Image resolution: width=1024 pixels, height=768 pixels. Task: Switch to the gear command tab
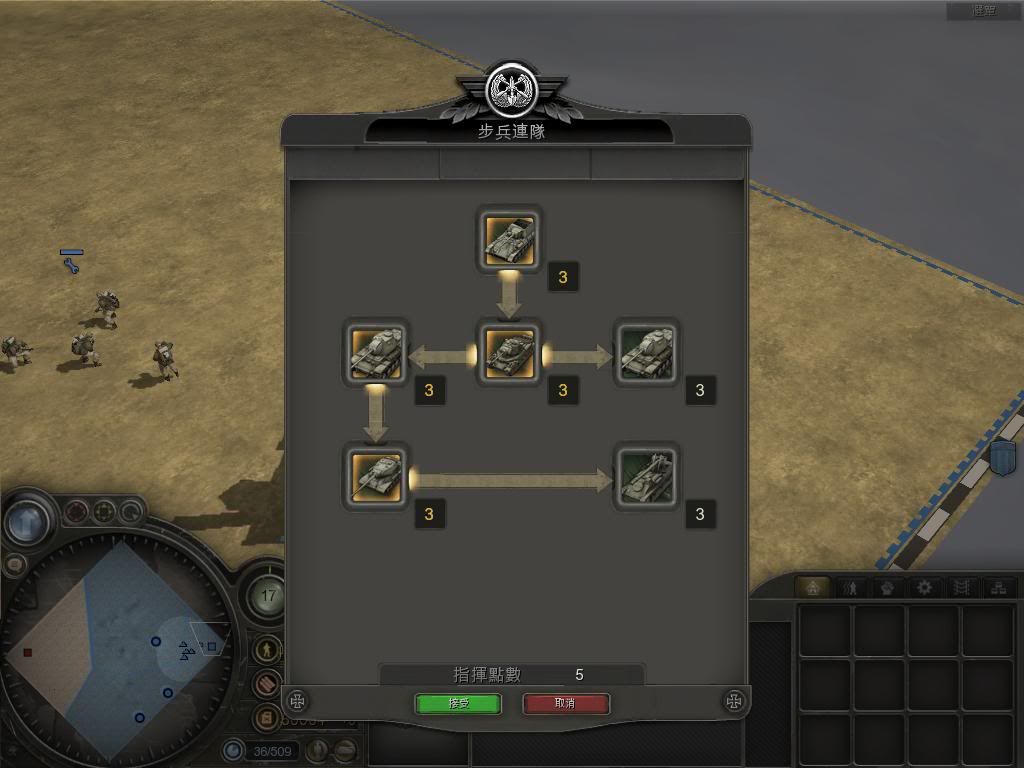coord(924,588)
